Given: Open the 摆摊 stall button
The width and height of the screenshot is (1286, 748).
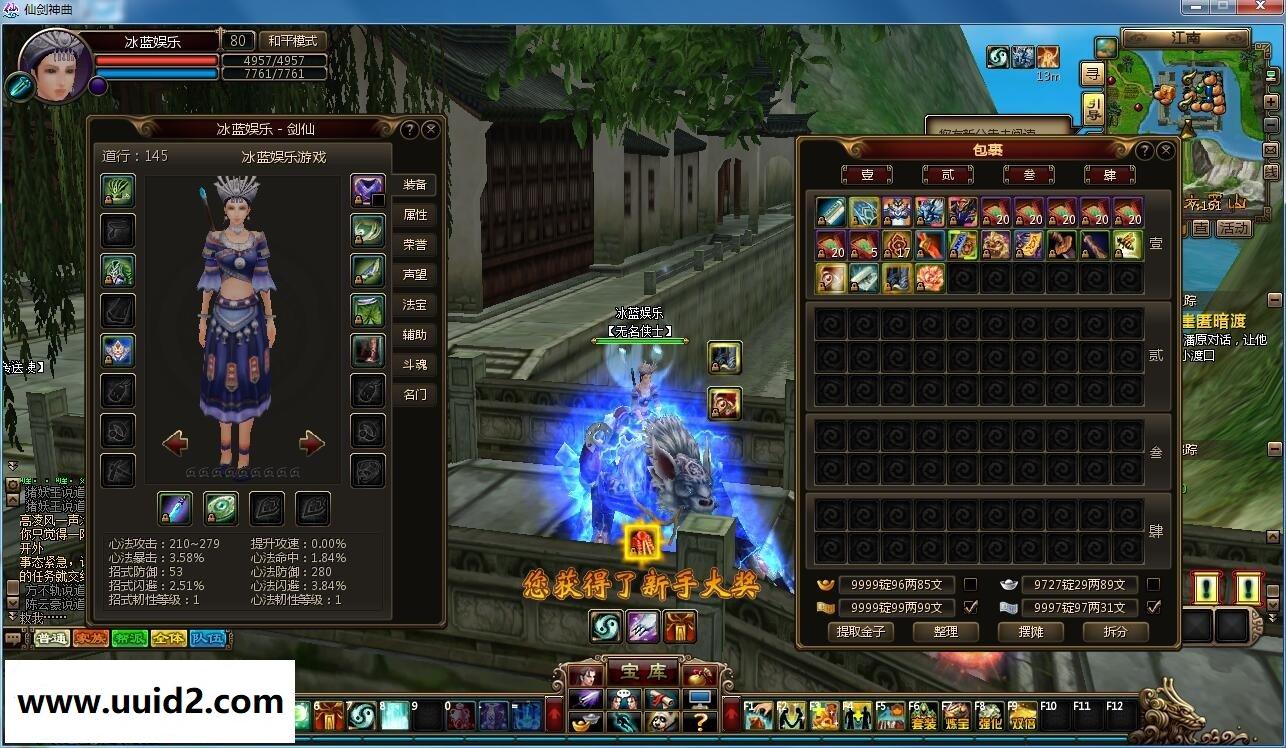Looking at the screenshot, I should point(1030,632).
